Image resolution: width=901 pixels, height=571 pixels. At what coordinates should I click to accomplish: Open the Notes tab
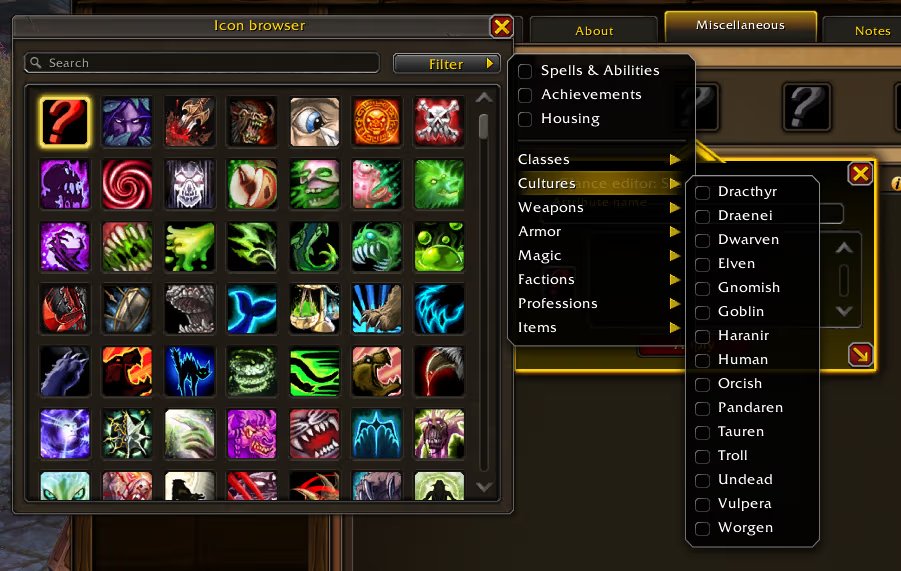pos(872,31)
